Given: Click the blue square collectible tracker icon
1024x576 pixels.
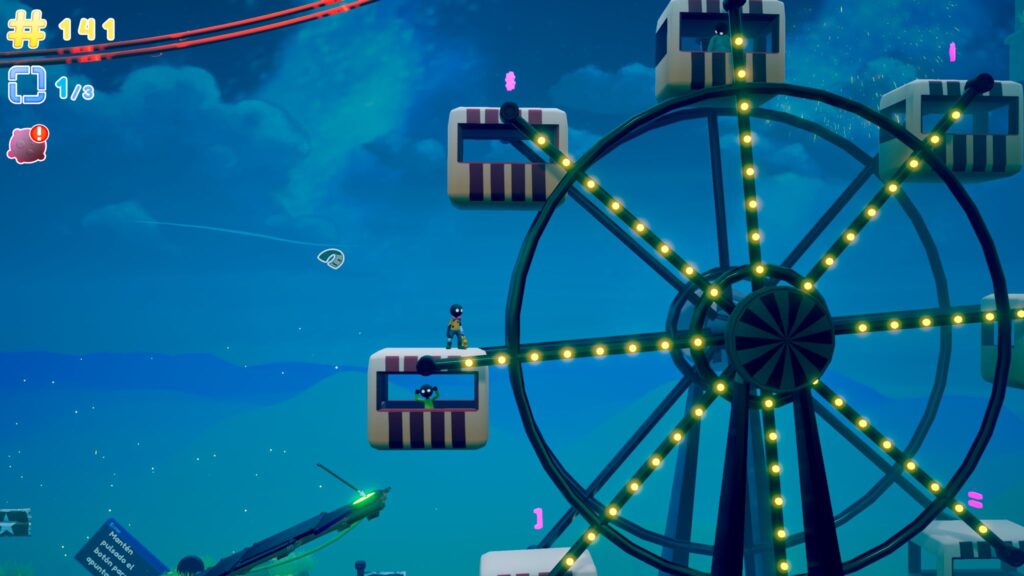Looking at the screenshot, I should click(27, 86).
